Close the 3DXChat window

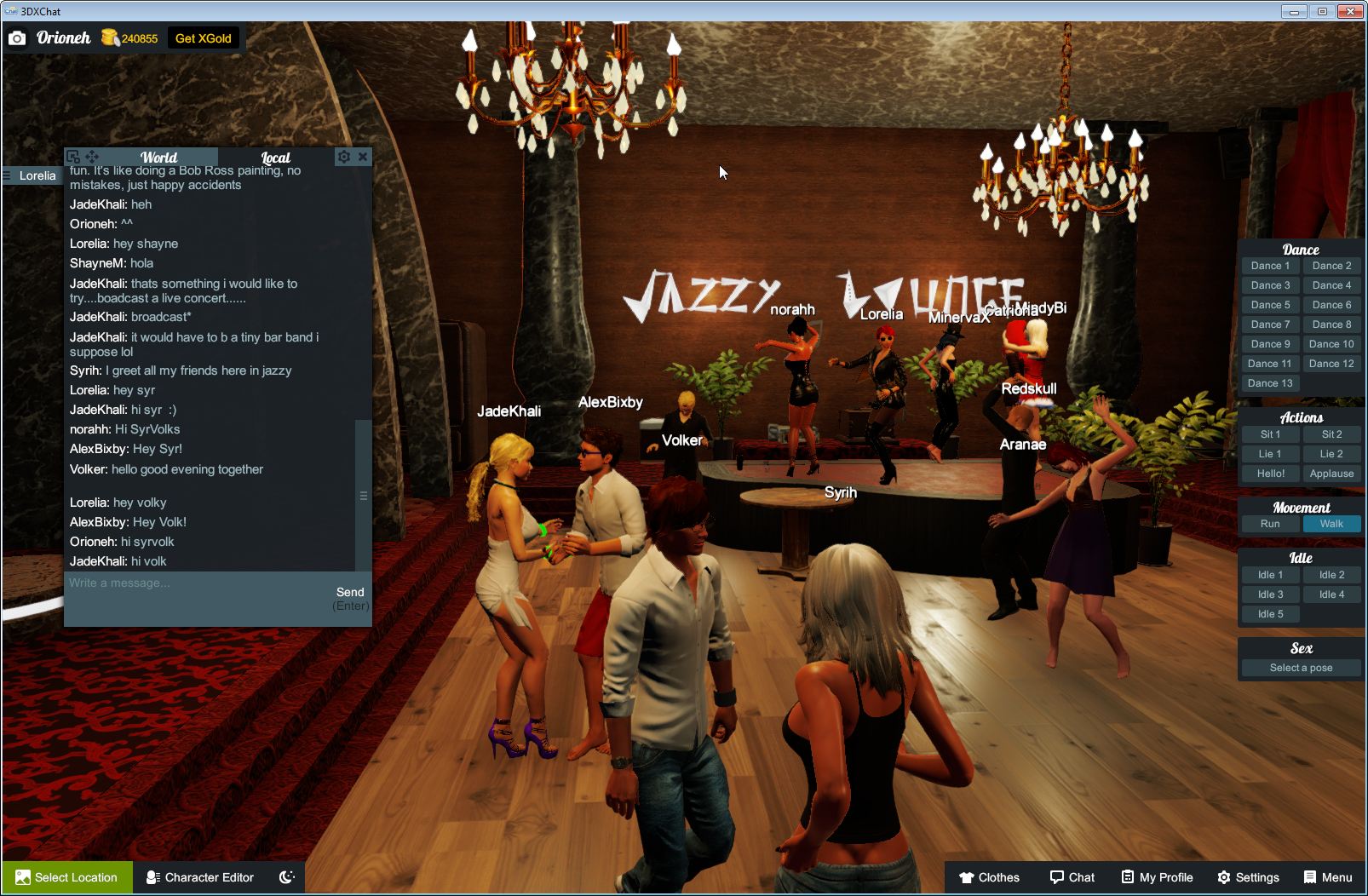(1350, 11)
